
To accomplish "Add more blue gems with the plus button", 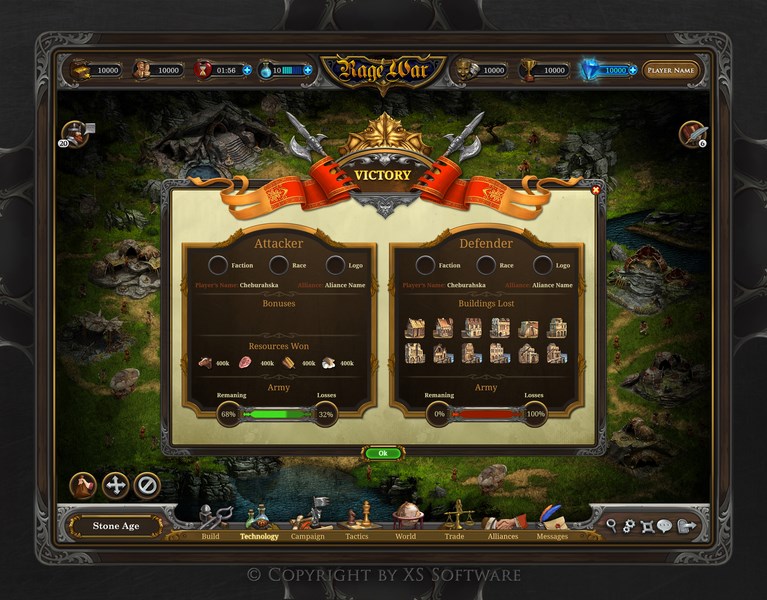I will pos(632,71).
